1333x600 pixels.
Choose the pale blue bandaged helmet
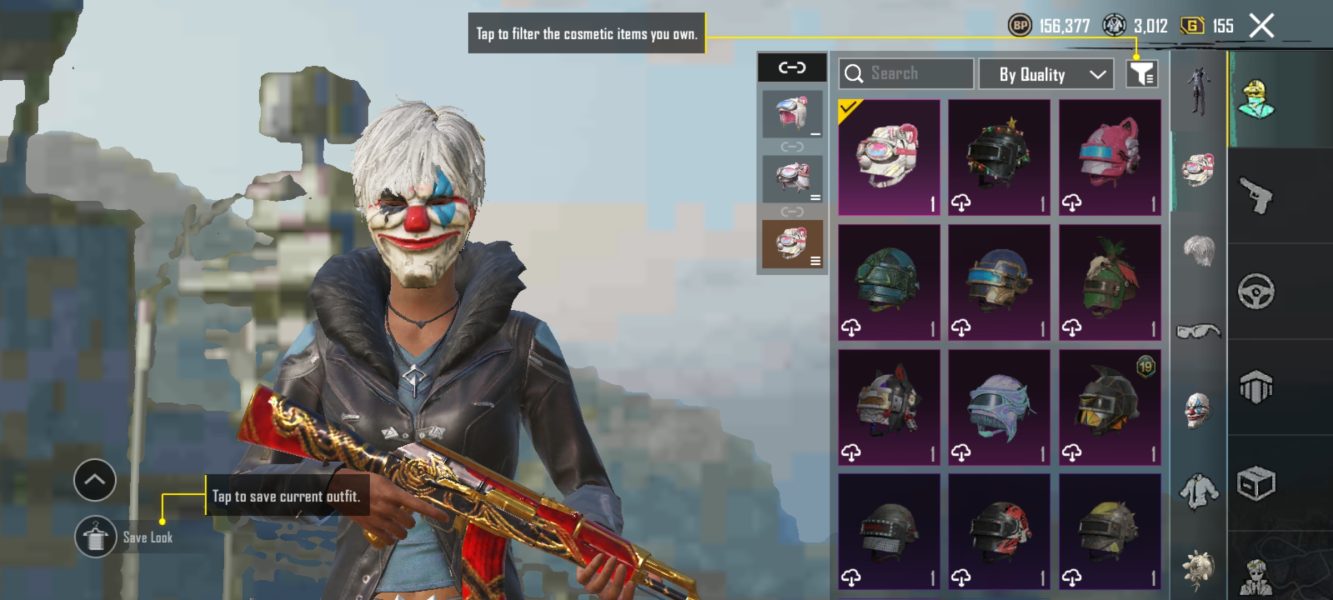(x=999, y=407)
